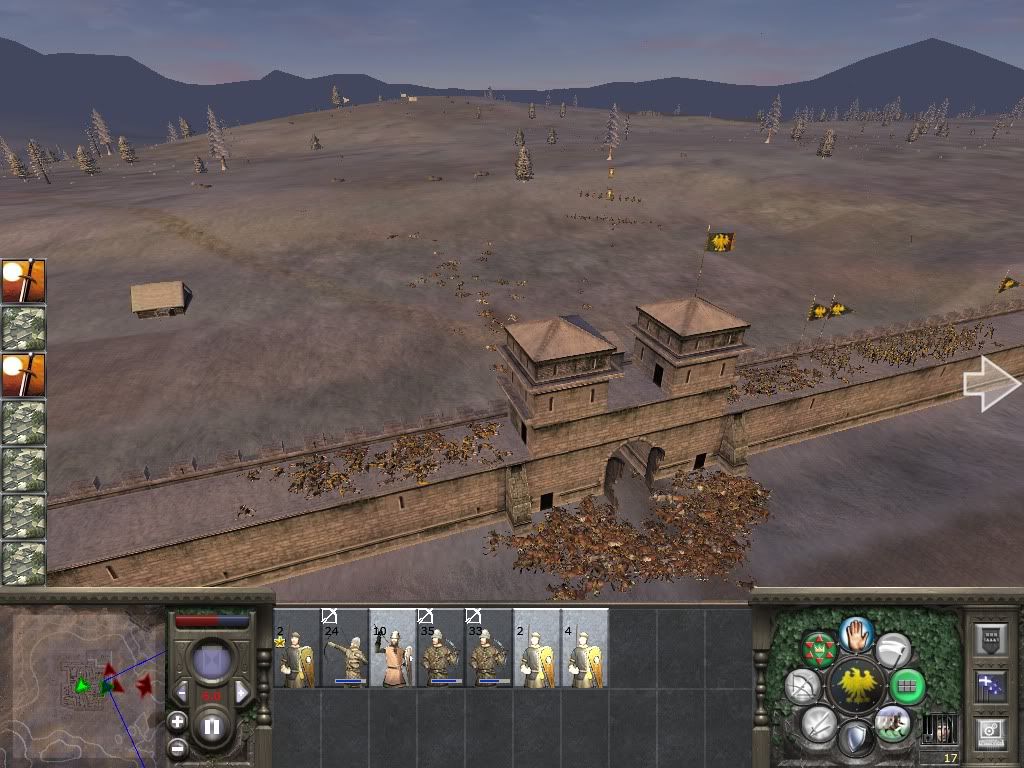Toggle the bow fire-at-will button
The image size is (1024, 768).
point(801,686)
